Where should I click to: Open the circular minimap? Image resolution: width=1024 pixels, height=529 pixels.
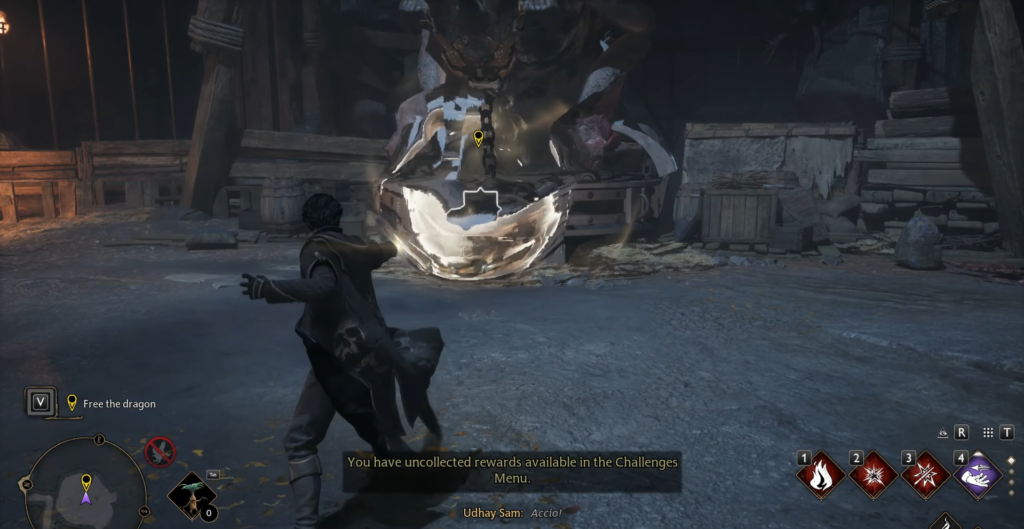(x=85, y=488)
